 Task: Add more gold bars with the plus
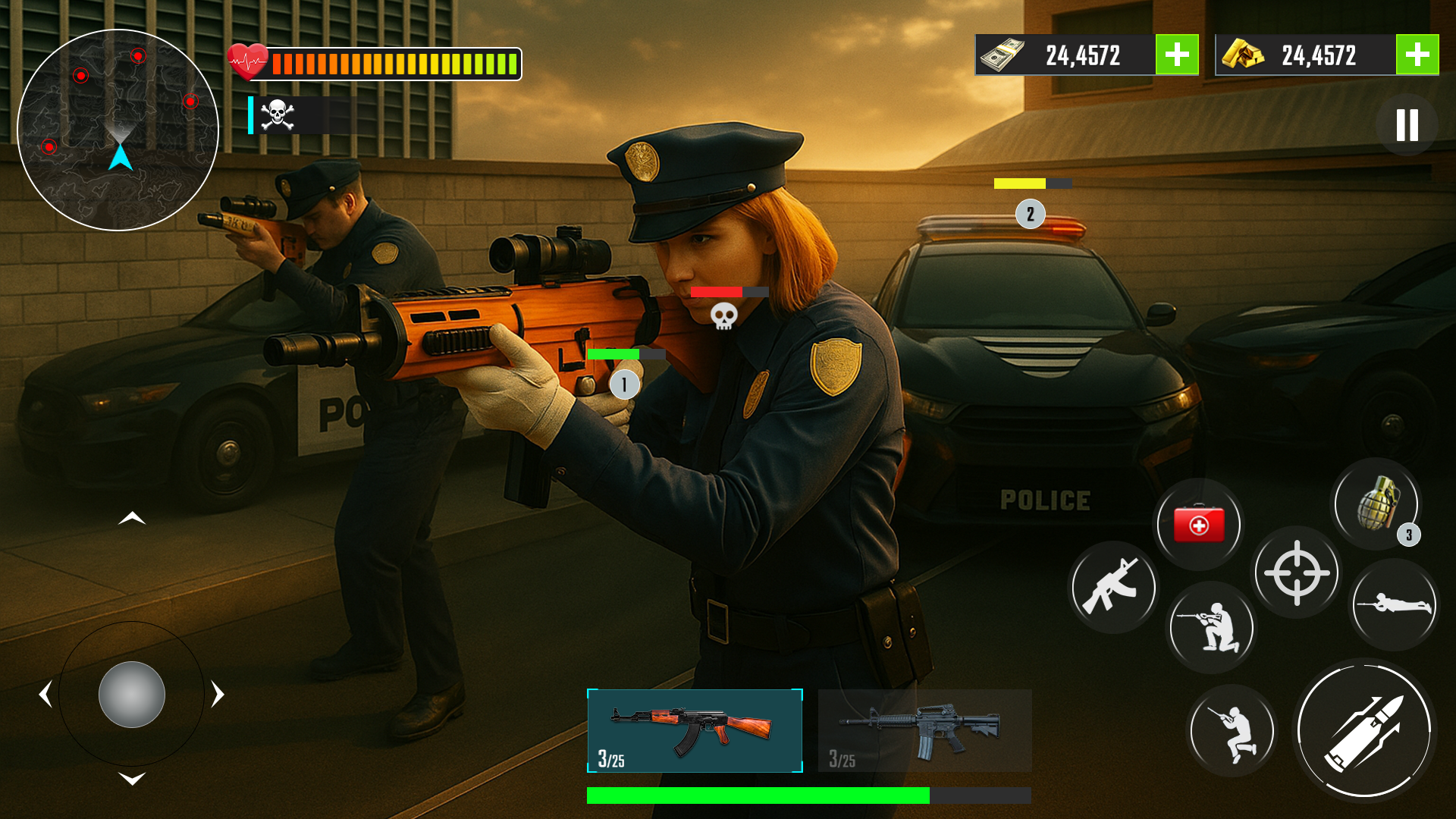(1417, 55)
